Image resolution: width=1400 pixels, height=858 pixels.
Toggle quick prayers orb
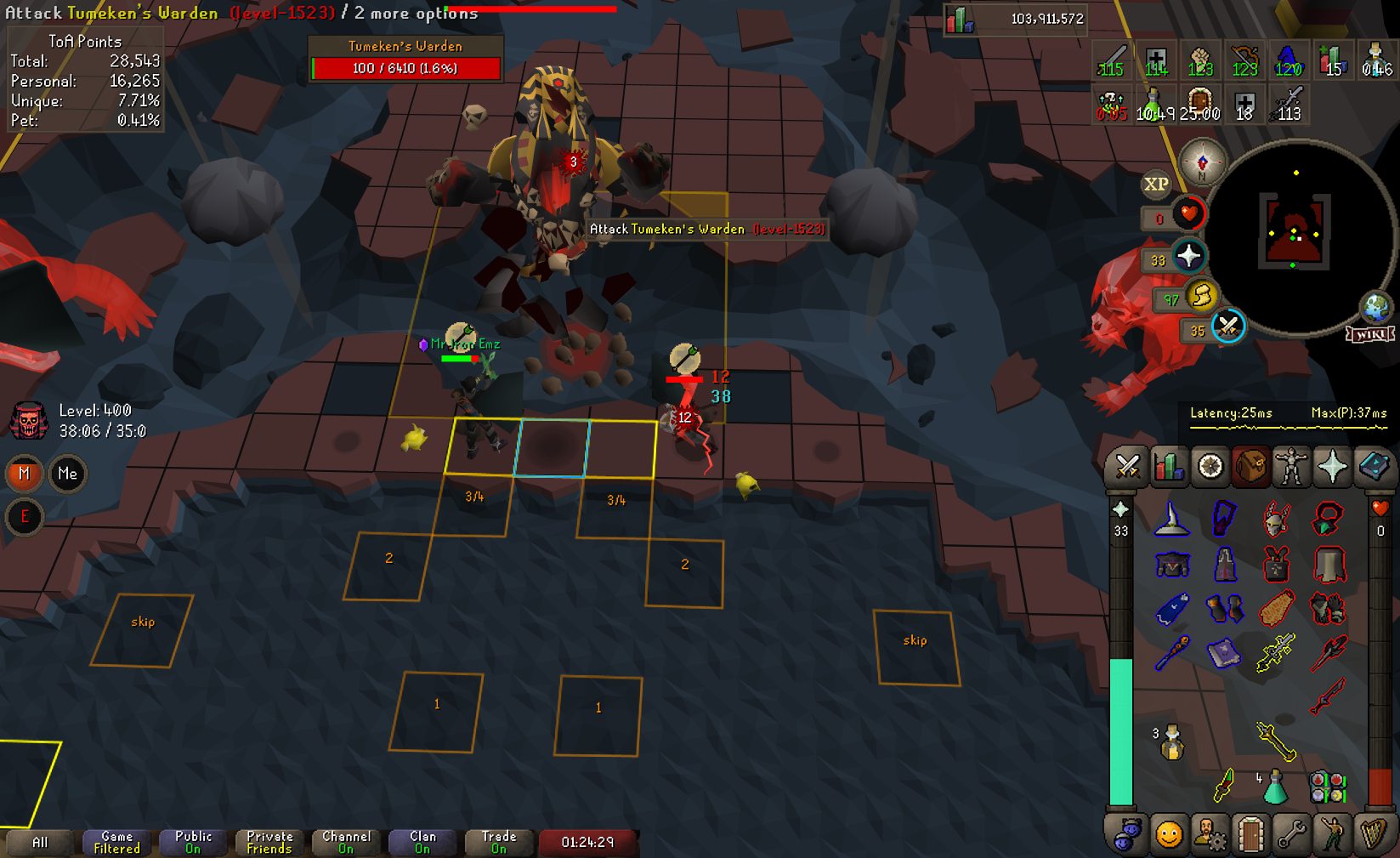coord(1188,256)
